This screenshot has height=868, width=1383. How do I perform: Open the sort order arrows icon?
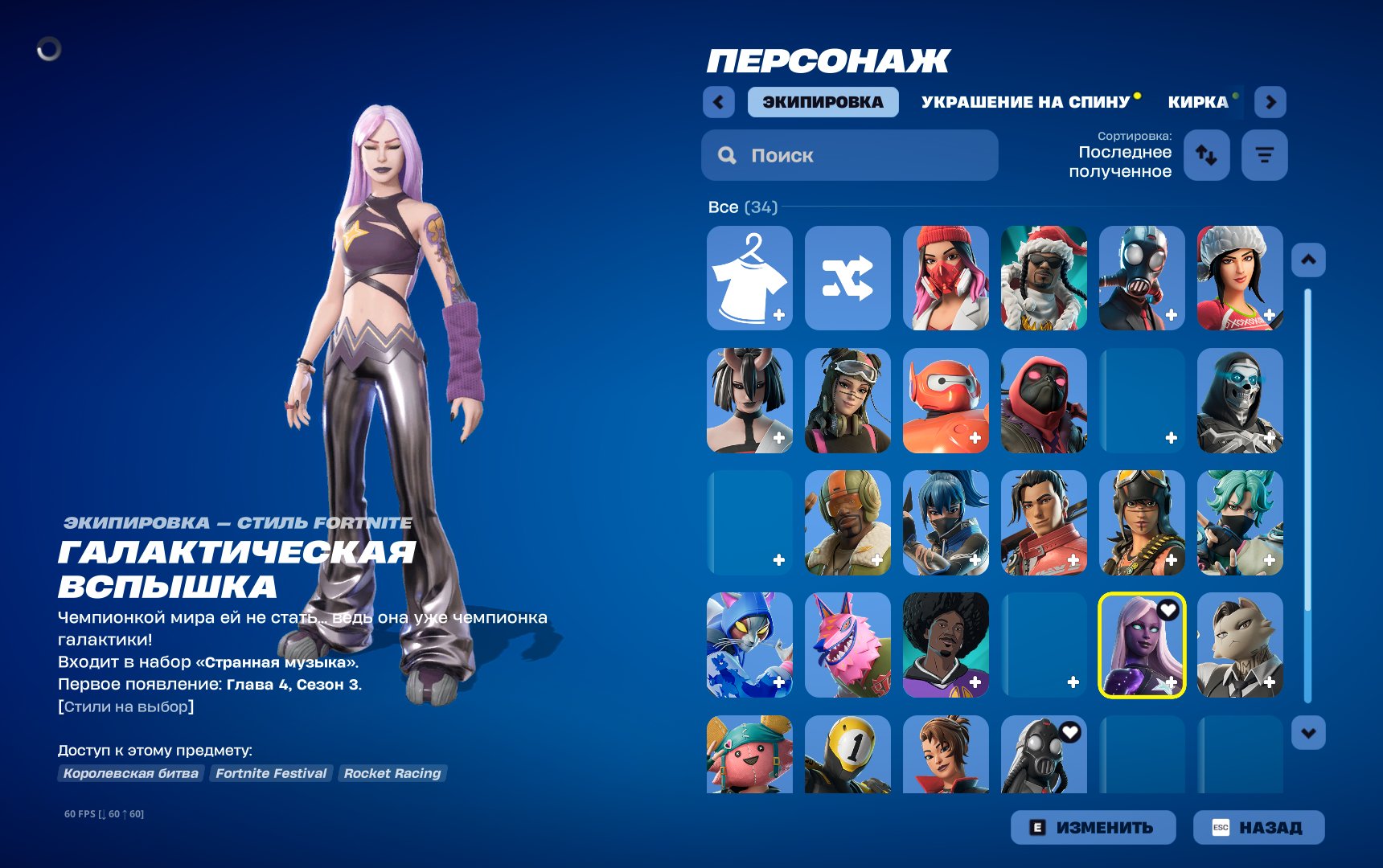click(x=1206, y=155)
